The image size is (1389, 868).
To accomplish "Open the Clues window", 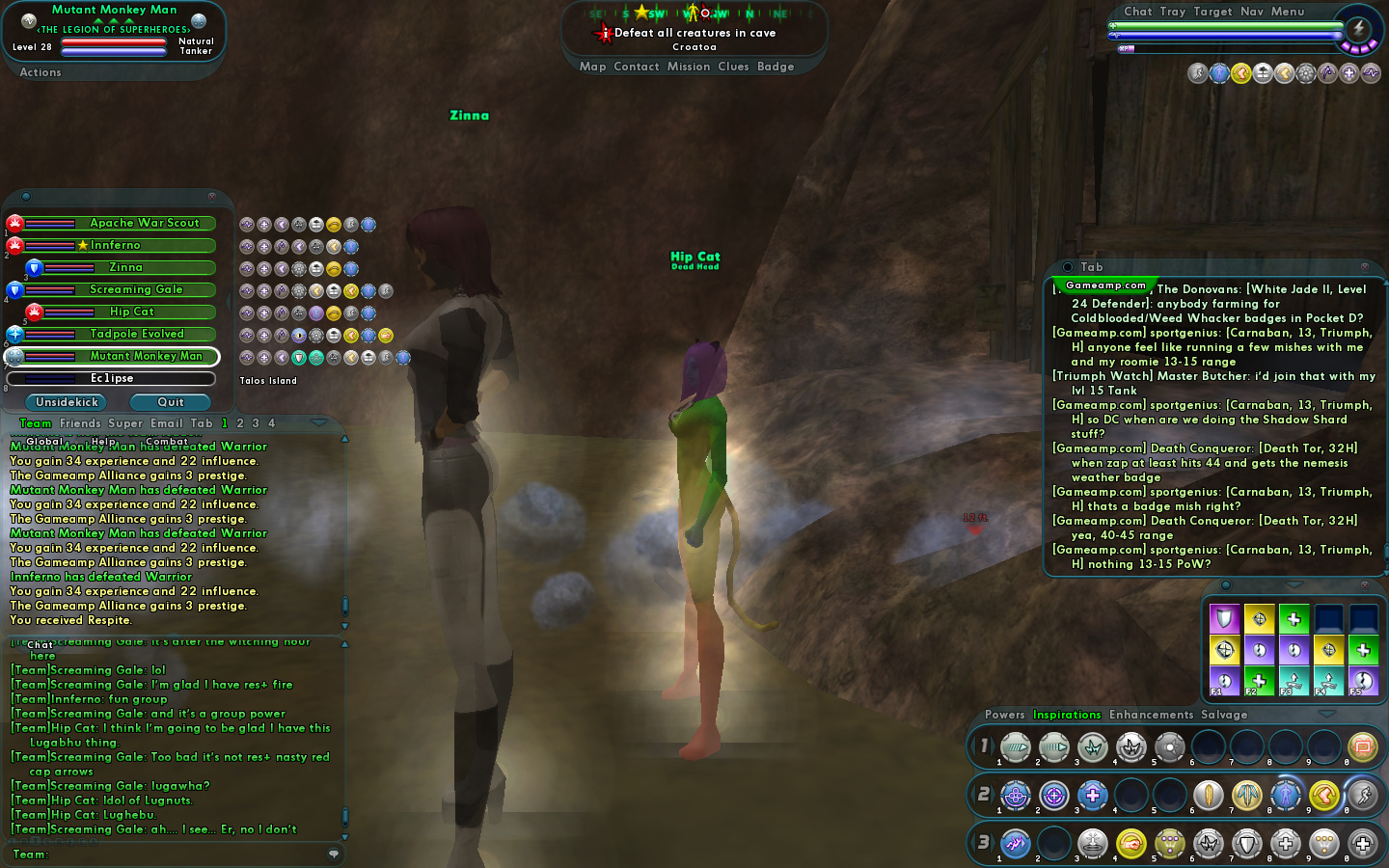I will (733, 67).
